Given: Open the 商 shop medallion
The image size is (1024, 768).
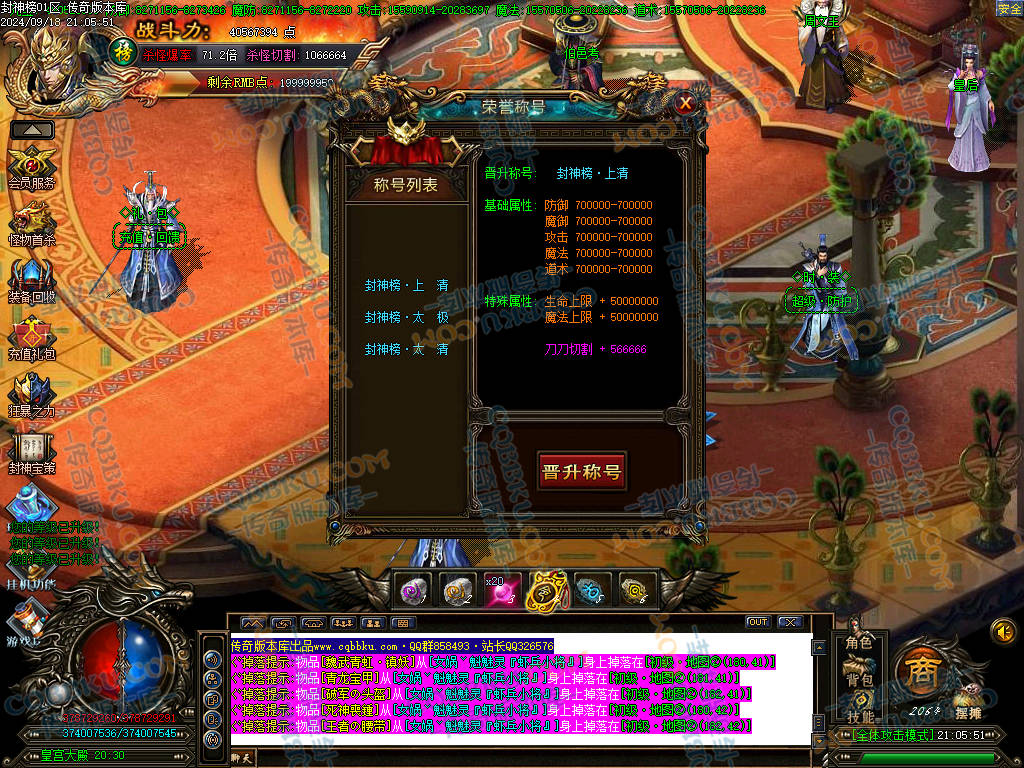Looking at the screenshot, I should point(919,670).
